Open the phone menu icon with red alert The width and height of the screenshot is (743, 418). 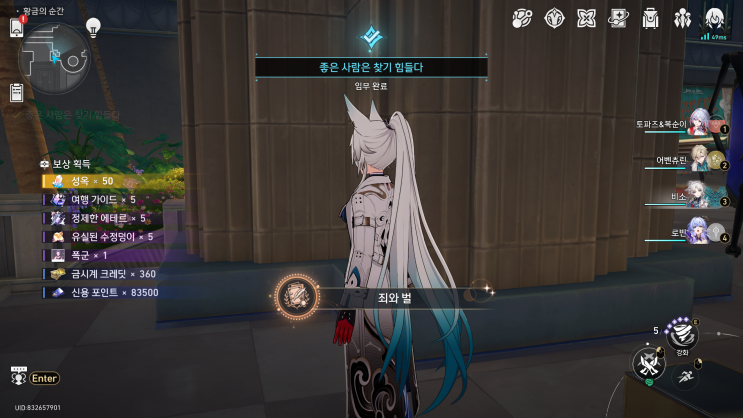coord(17,27)
